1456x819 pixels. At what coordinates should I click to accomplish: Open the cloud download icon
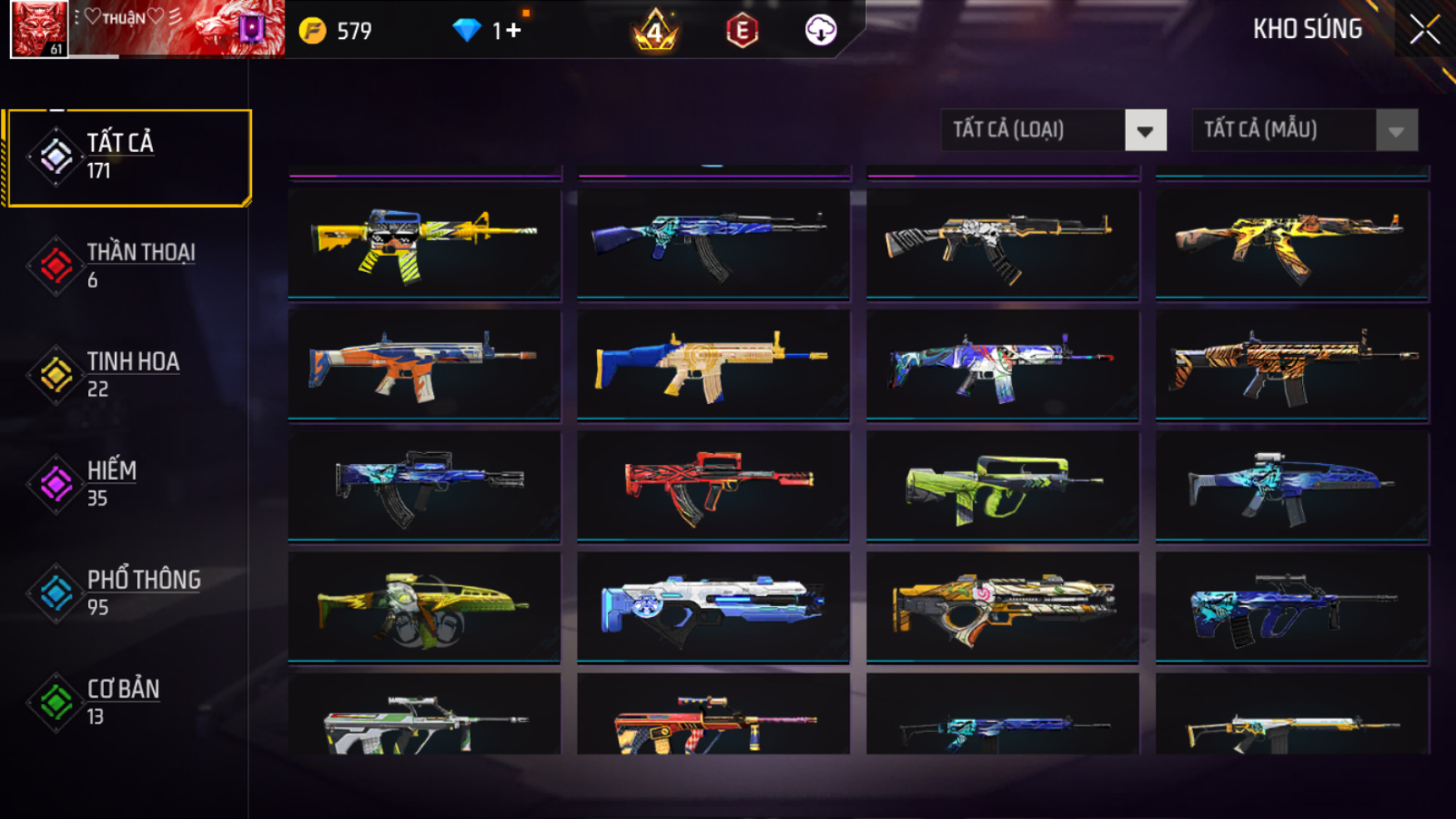coord(821,31)
